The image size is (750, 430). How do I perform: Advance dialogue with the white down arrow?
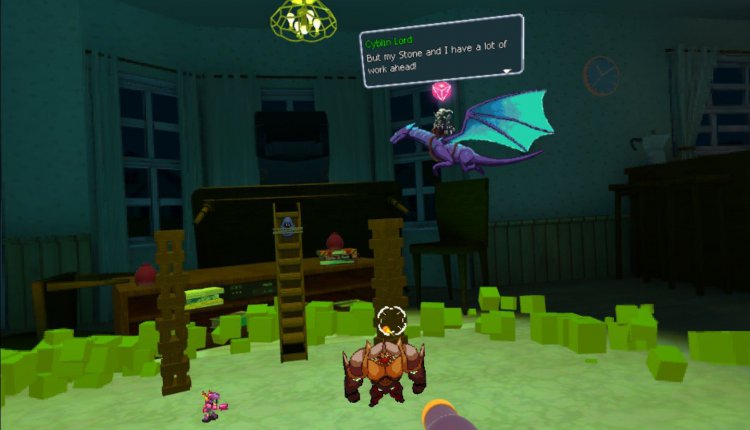pos(507,71)
